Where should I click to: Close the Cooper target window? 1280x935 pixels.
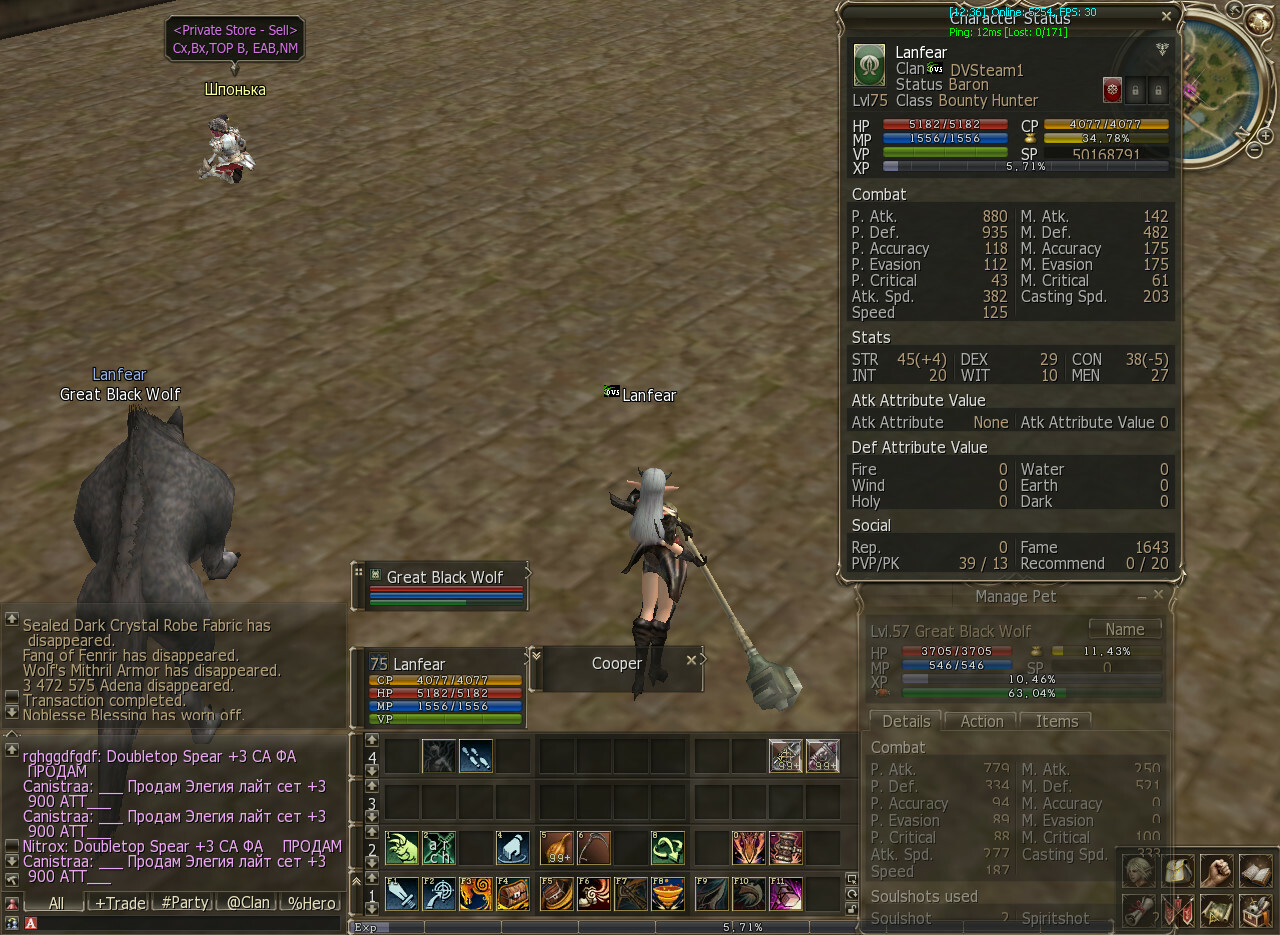[x=691, y=660]
